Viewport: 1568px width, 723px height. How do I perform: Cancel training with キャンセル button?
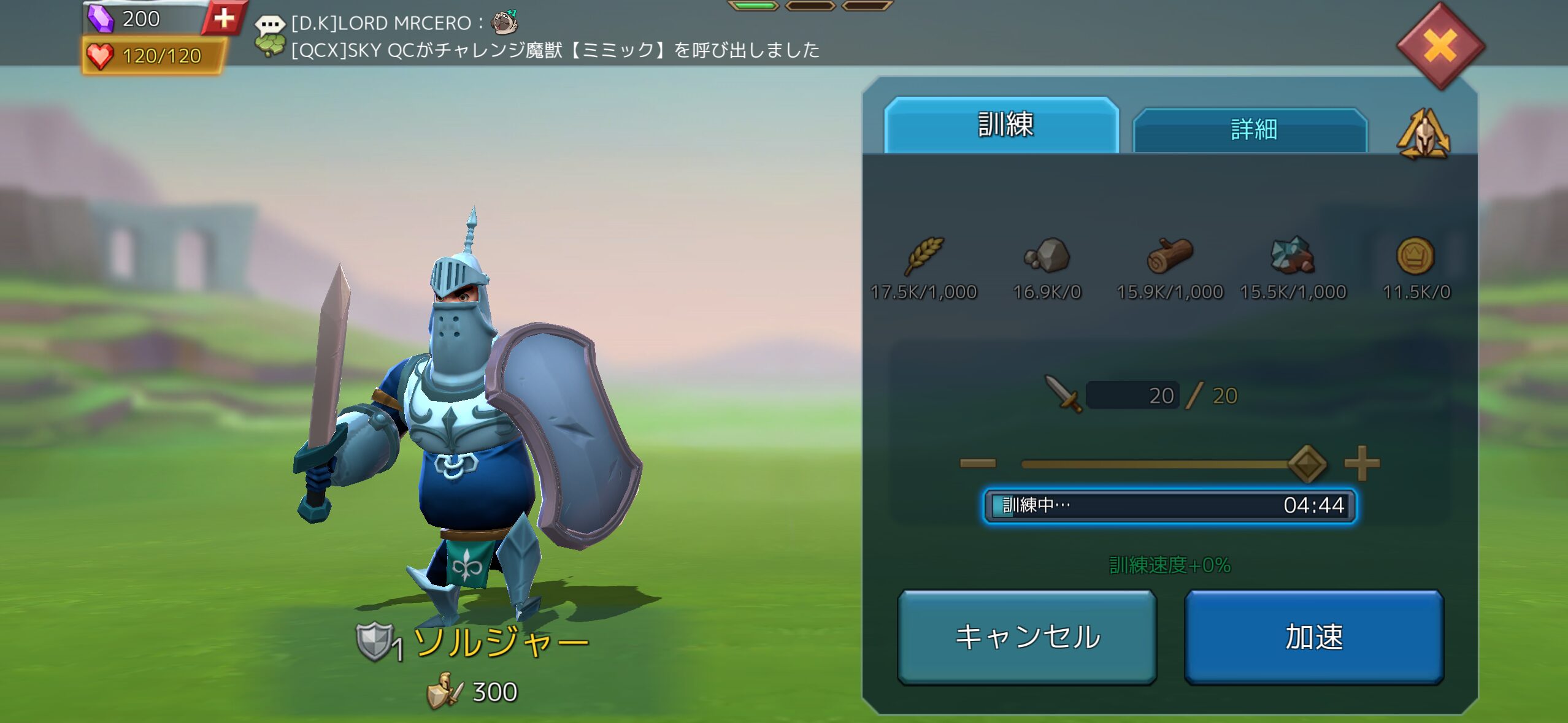point(1027,637)
